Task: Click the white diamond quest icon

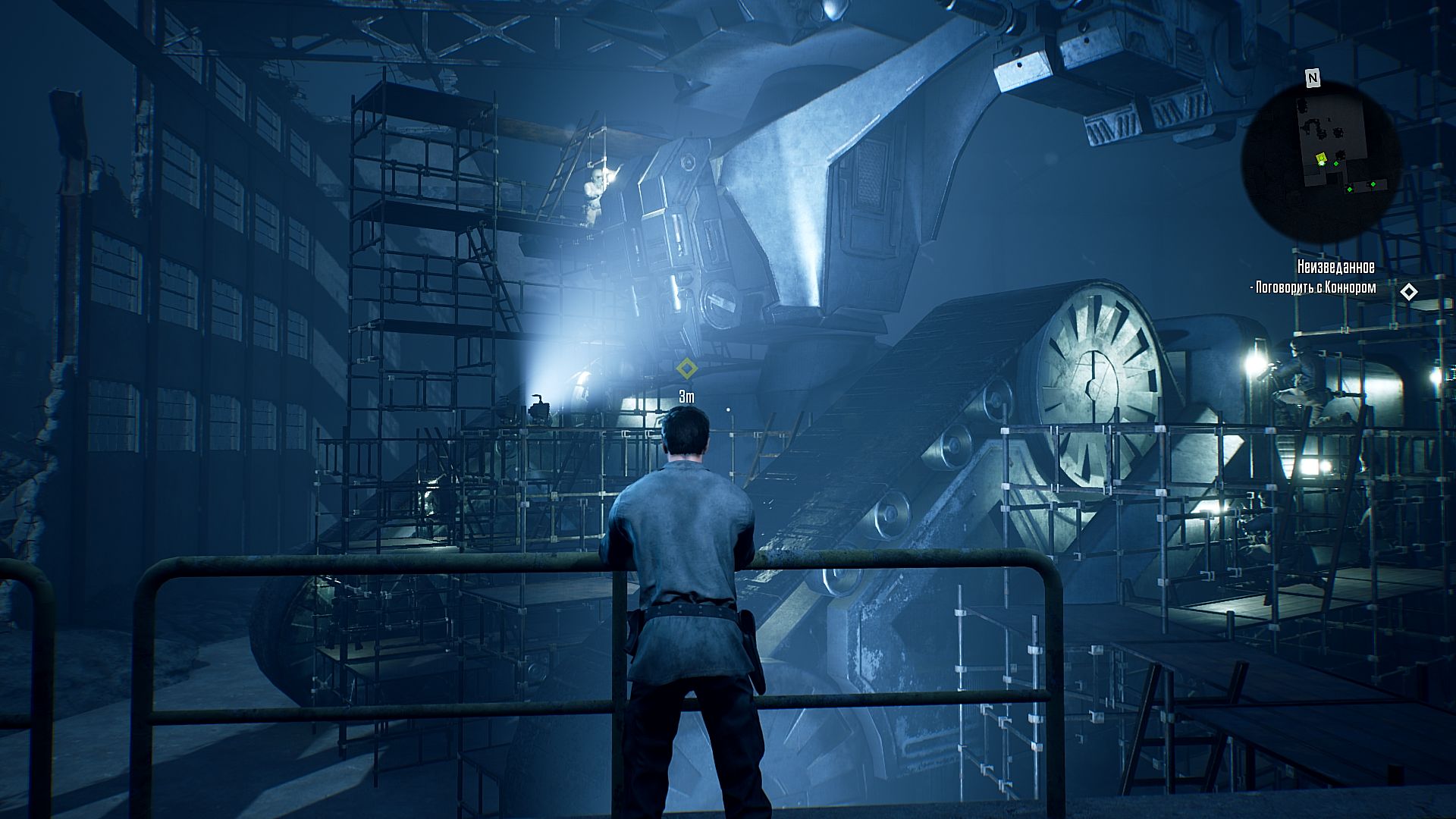Action: click(x=1408, y=291)
